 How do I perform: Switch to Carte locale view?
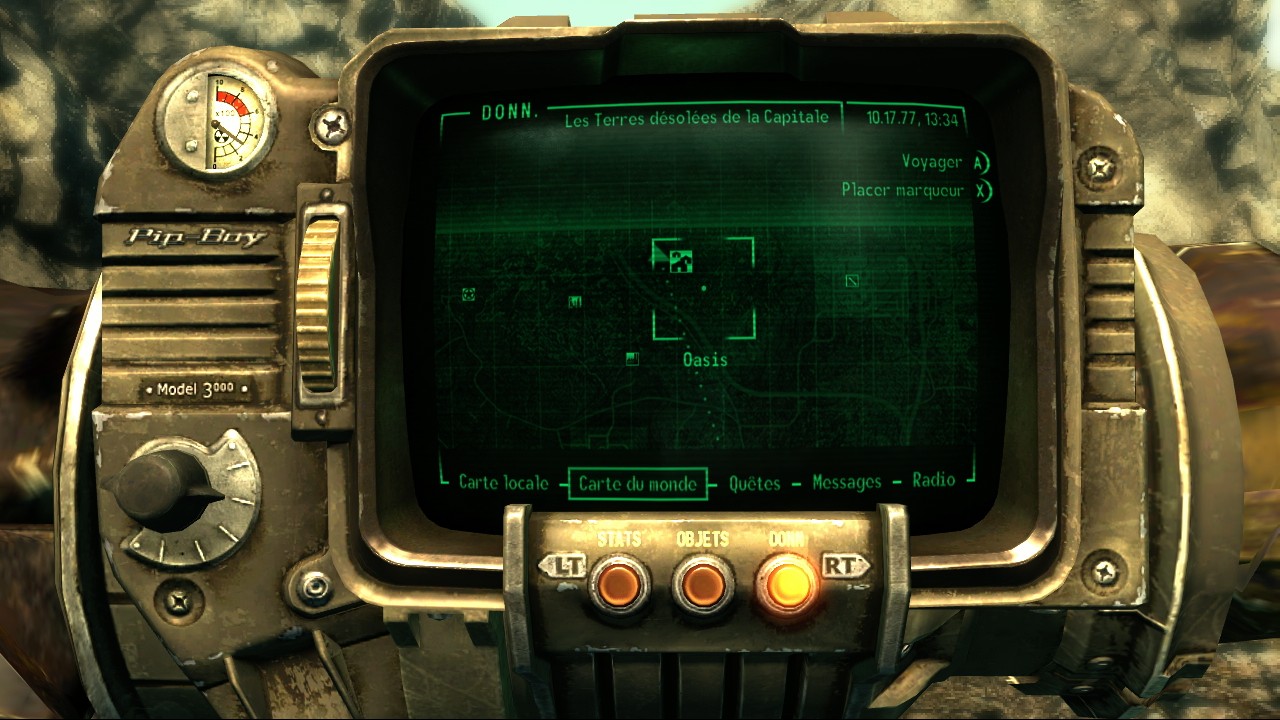coord(502,481)
